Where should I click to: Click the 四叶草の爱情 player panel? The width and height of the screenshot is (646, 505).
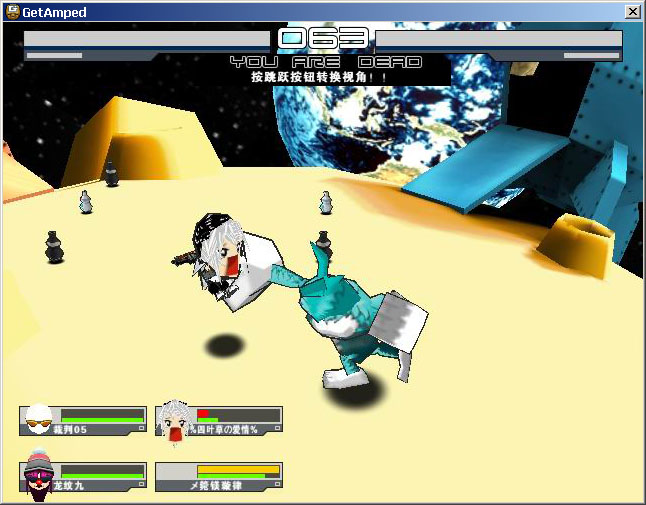click(x=220, y=421)
